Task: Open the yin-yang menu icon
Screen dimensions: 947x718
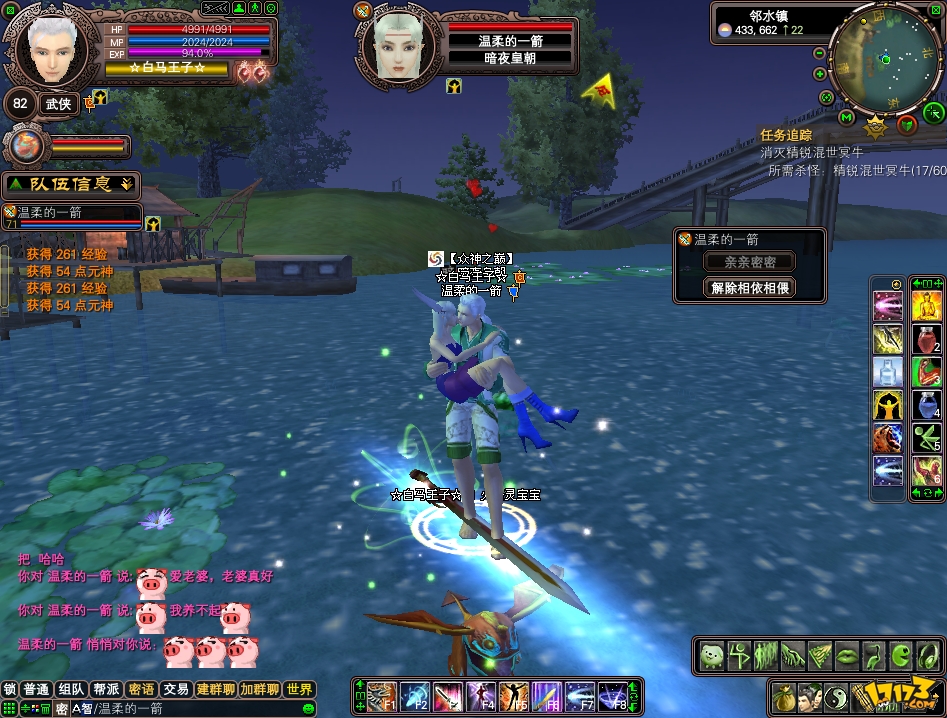Action: coord(838,695)
